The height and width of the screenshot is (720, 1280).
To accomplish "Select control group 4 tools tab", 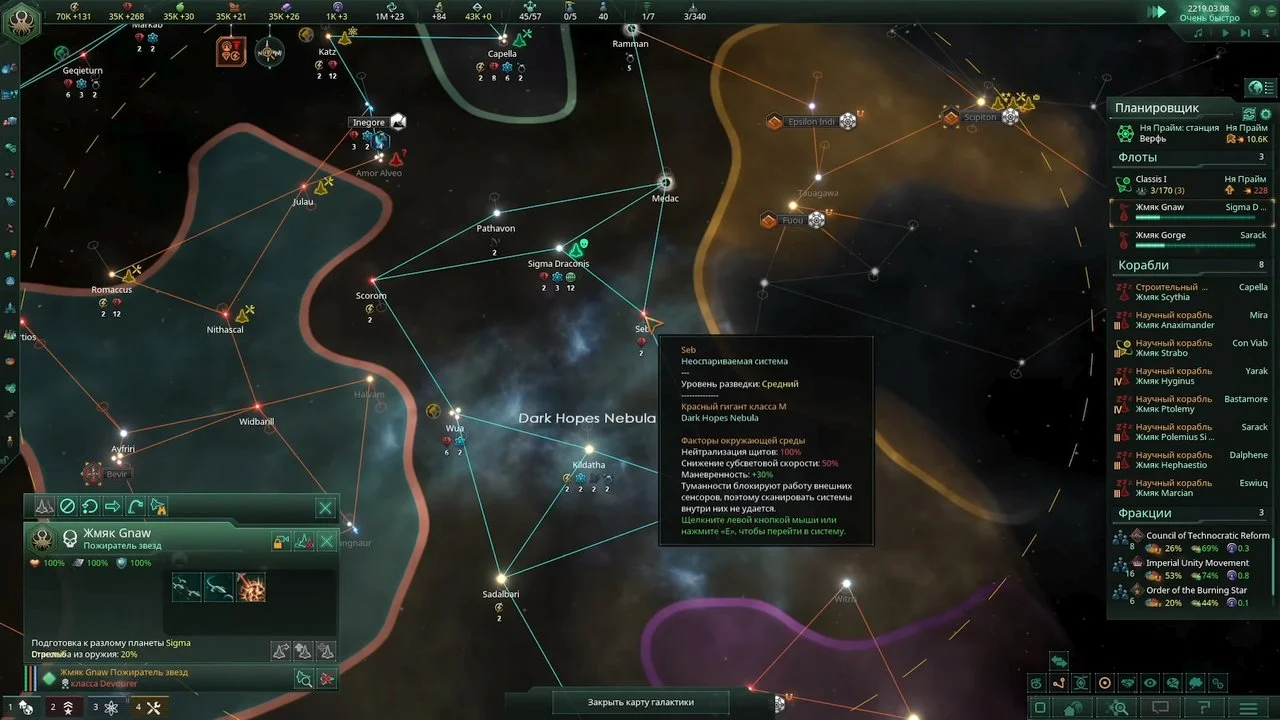I will (x=148, y=707).
